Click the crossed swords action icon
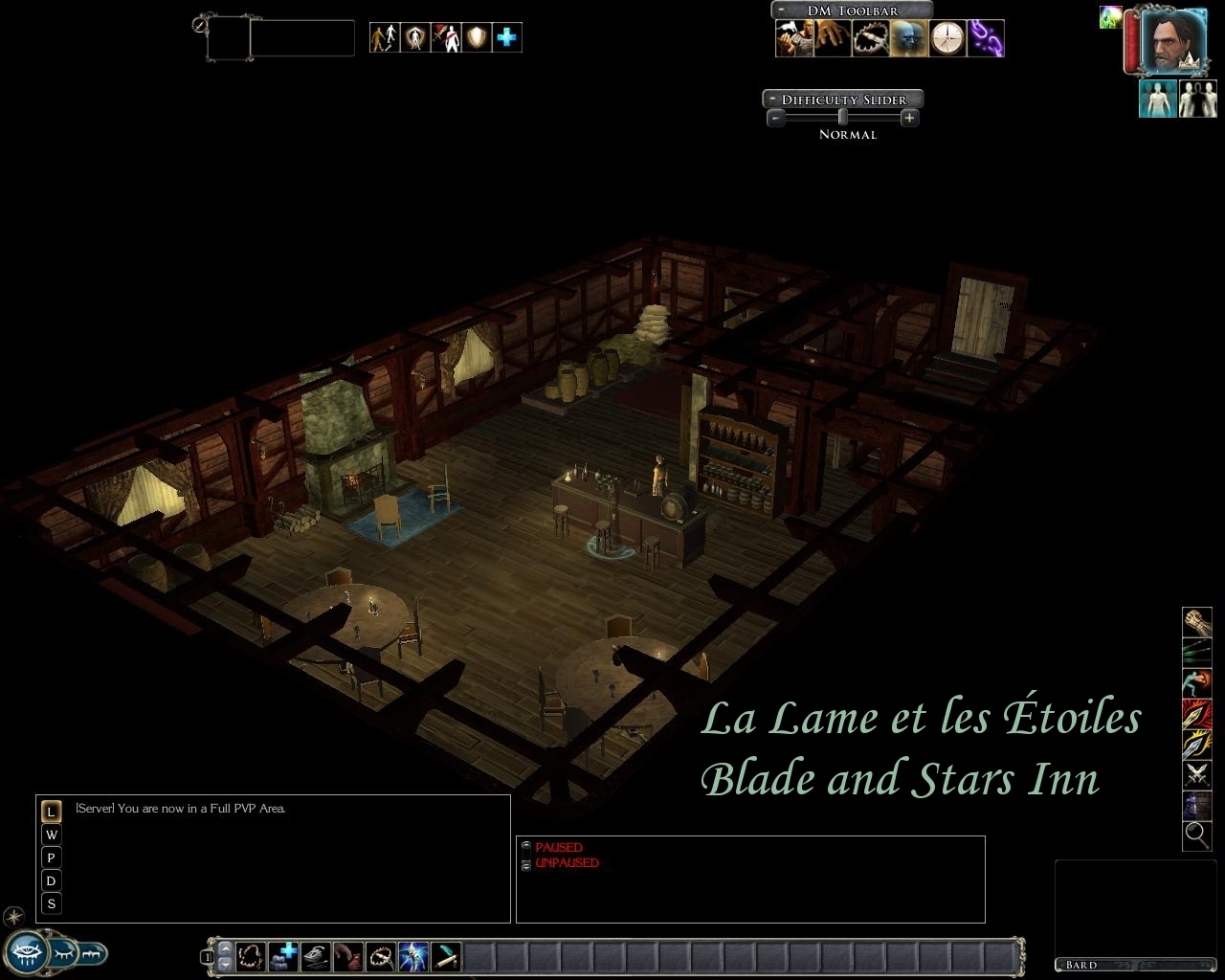 click(1197, 773)
